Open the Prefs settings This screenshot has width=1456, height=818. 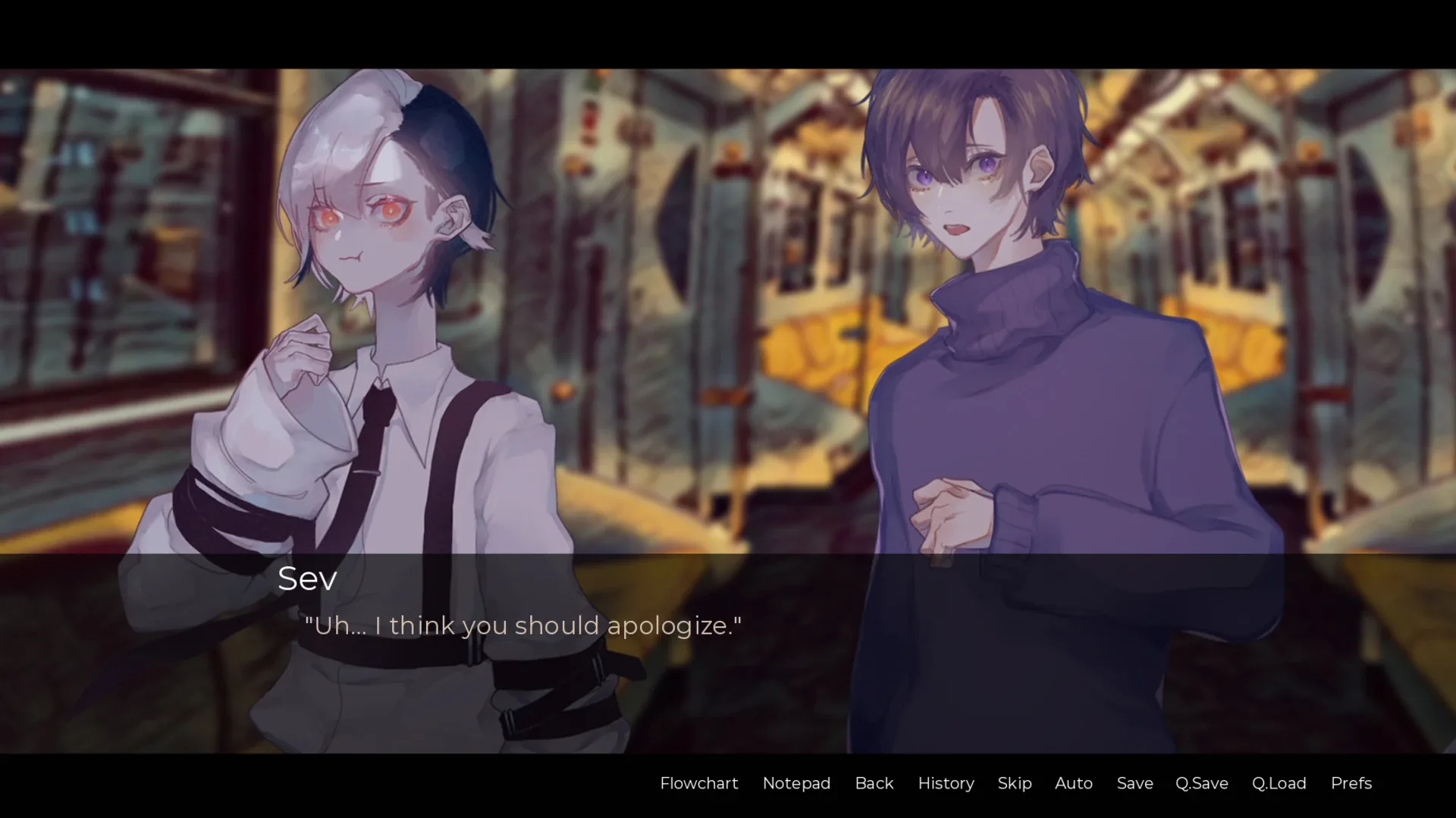coord(1351,783)
